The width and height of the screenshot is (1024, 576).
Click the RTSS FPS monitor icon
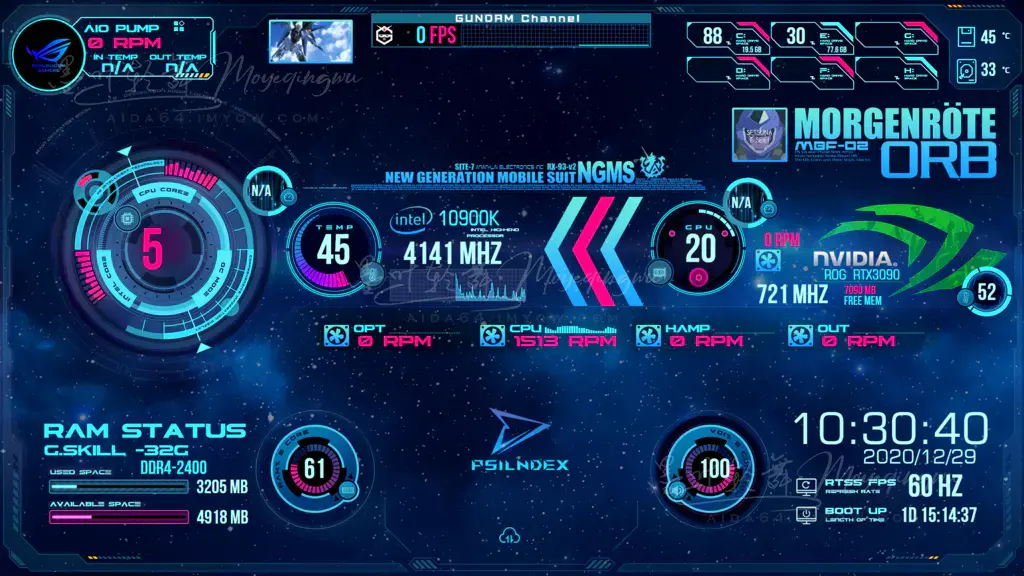point(807,487)
